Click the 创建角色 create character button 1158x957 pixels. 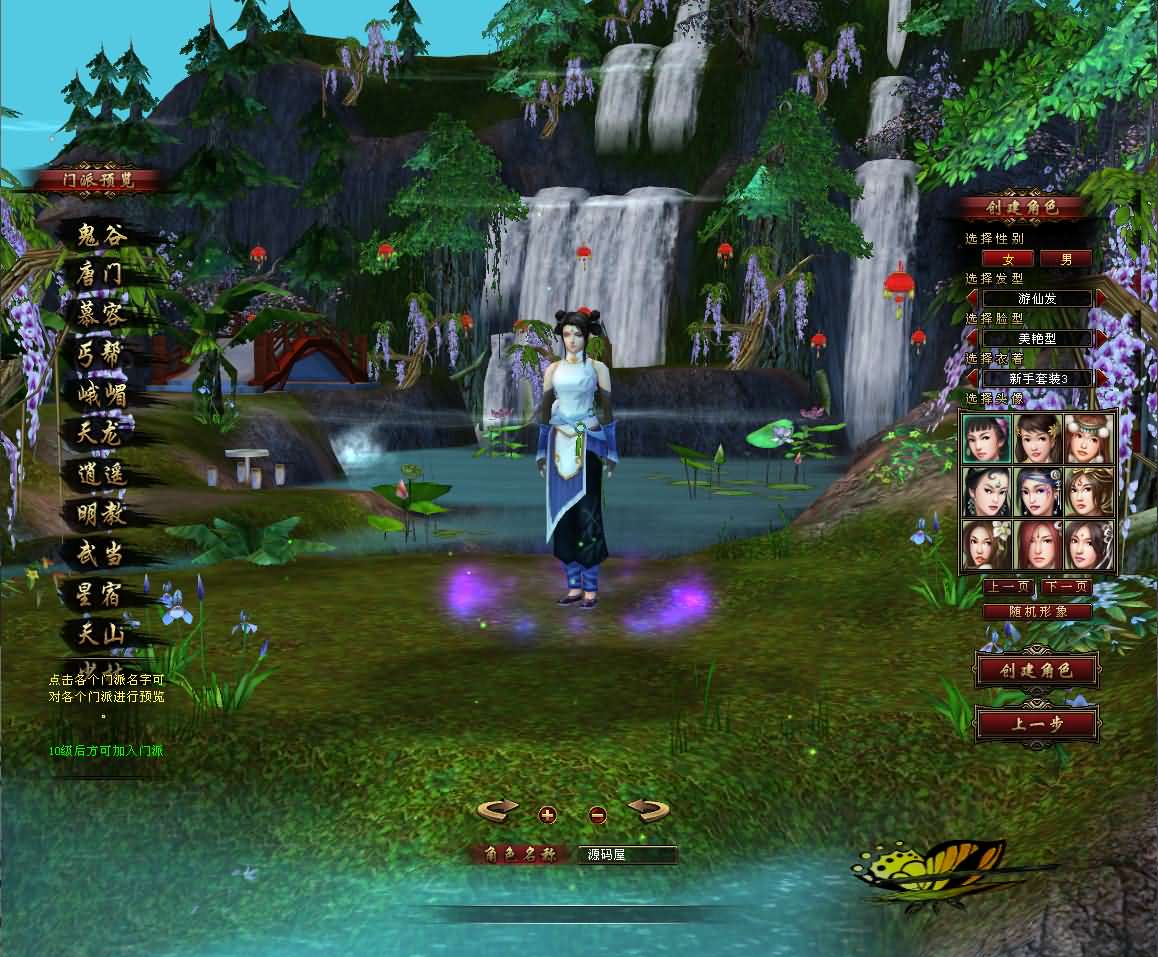point(1036,670)
